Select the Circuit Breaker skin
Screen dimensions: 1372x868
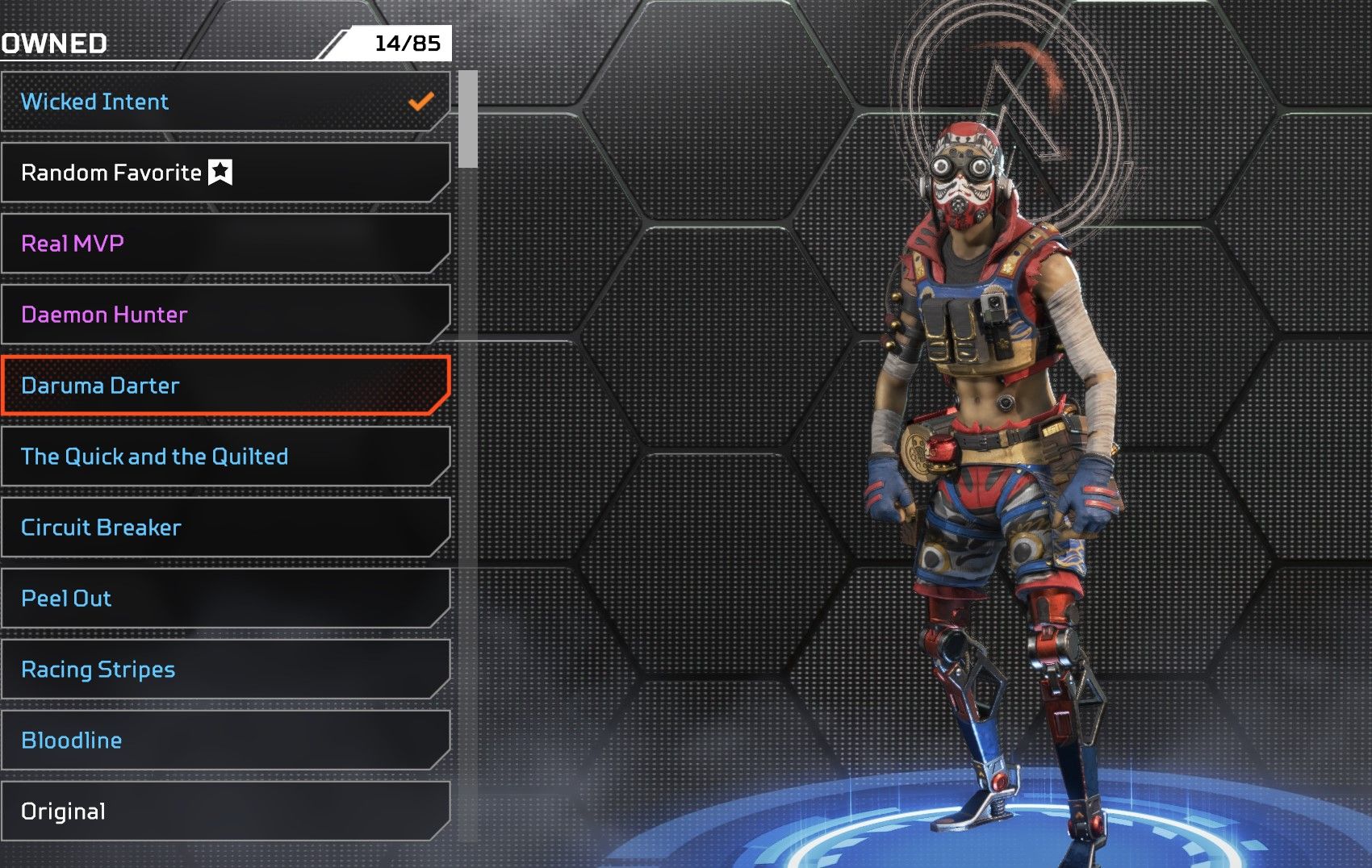pos(224,528)
